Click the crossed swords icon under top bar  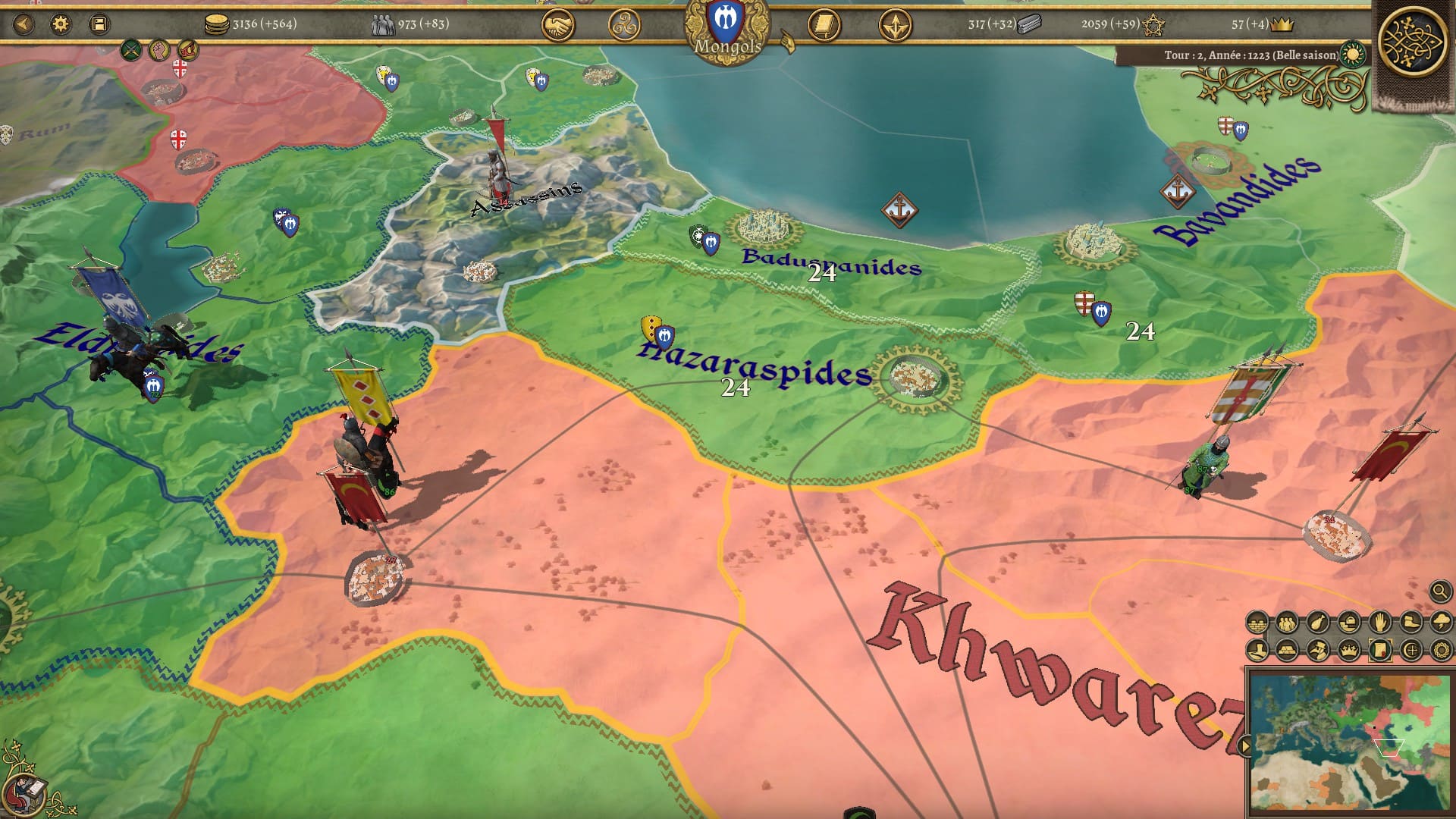(x=132, y=51)
